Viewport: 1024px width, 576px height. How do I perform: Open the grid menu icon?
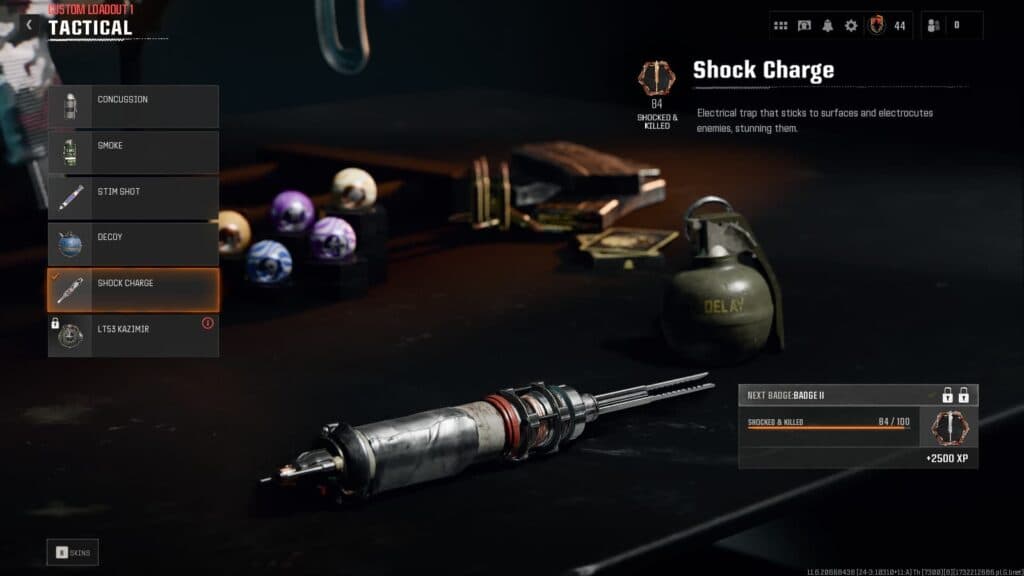click(781, 25)
